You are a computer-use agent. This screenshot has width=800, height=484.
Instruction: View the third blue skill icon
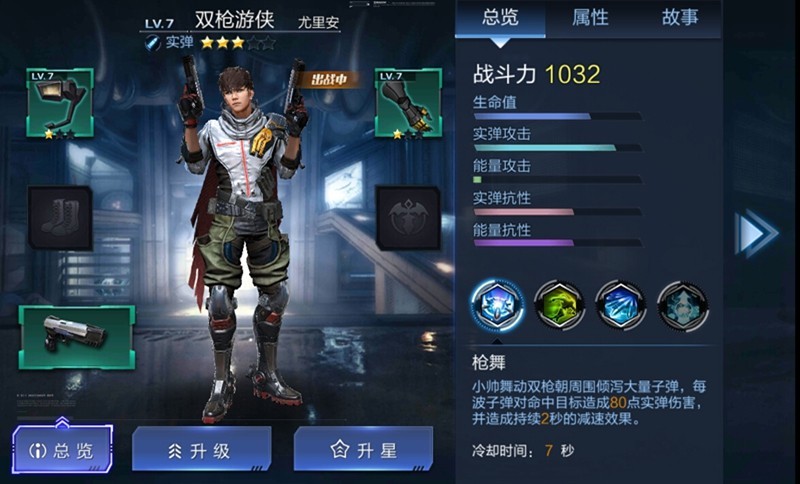(621, 305)
